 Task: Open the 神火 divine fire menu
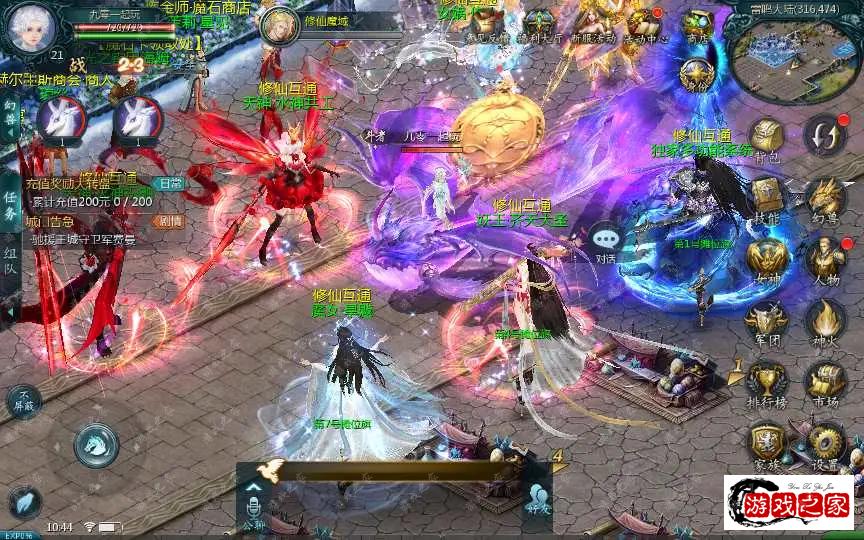click(x=826, y=320)
